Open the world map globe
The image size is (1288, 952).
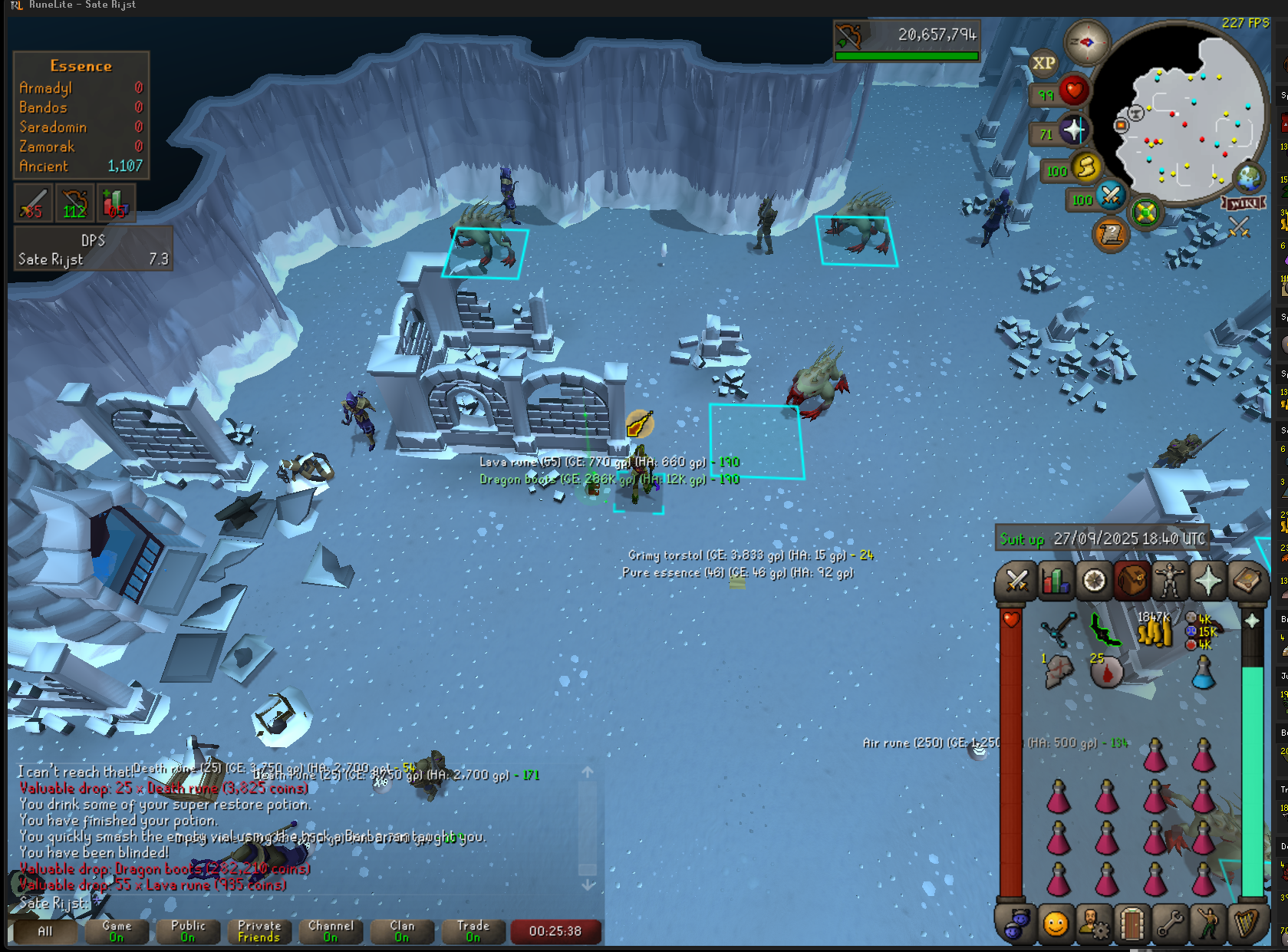1248,178
